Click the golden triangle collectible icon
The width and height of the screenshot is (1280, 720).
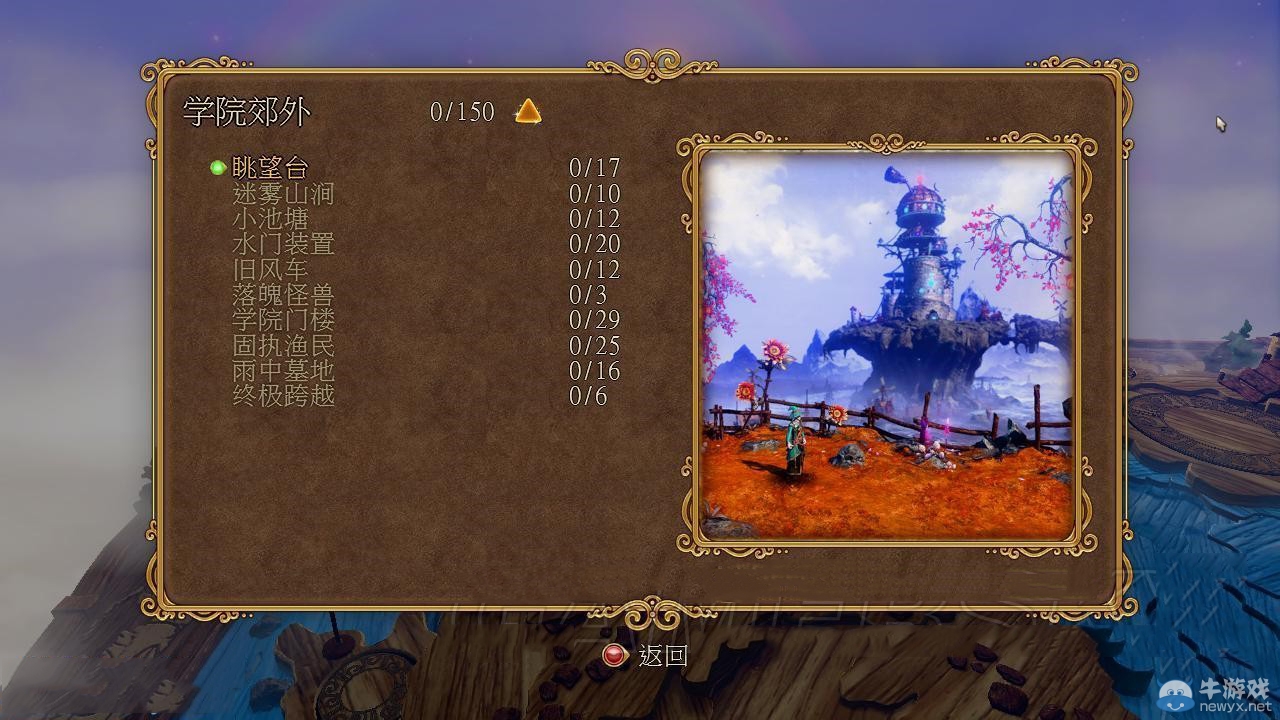(527, 112)
